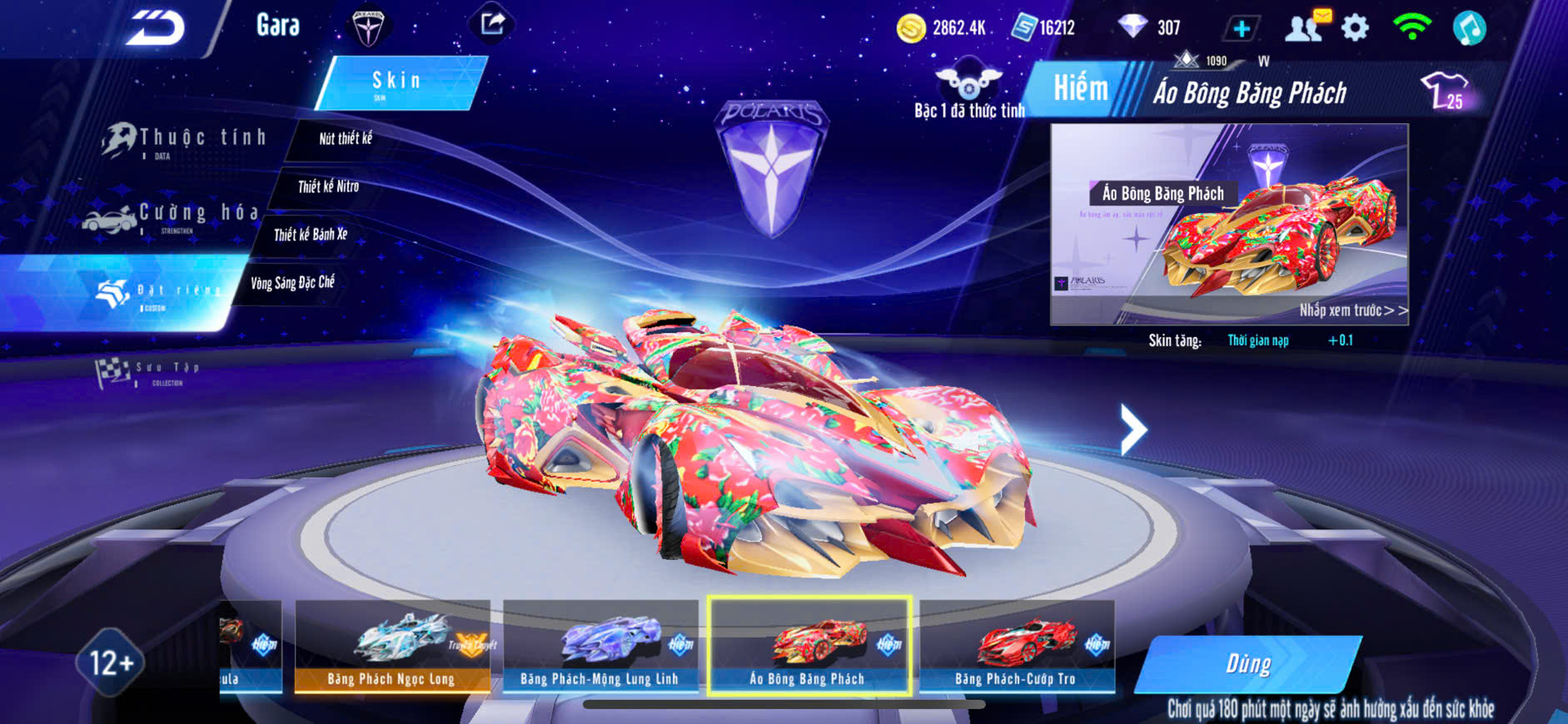Click the Dùng button to equip skin
This screenshot has width=1568, height=724.
[x=1247, y=664]
